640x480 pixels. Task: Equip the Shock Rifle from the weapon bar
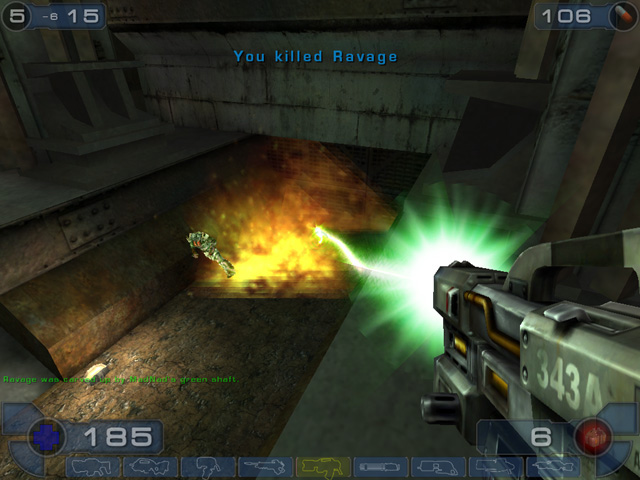click(265, 467)
